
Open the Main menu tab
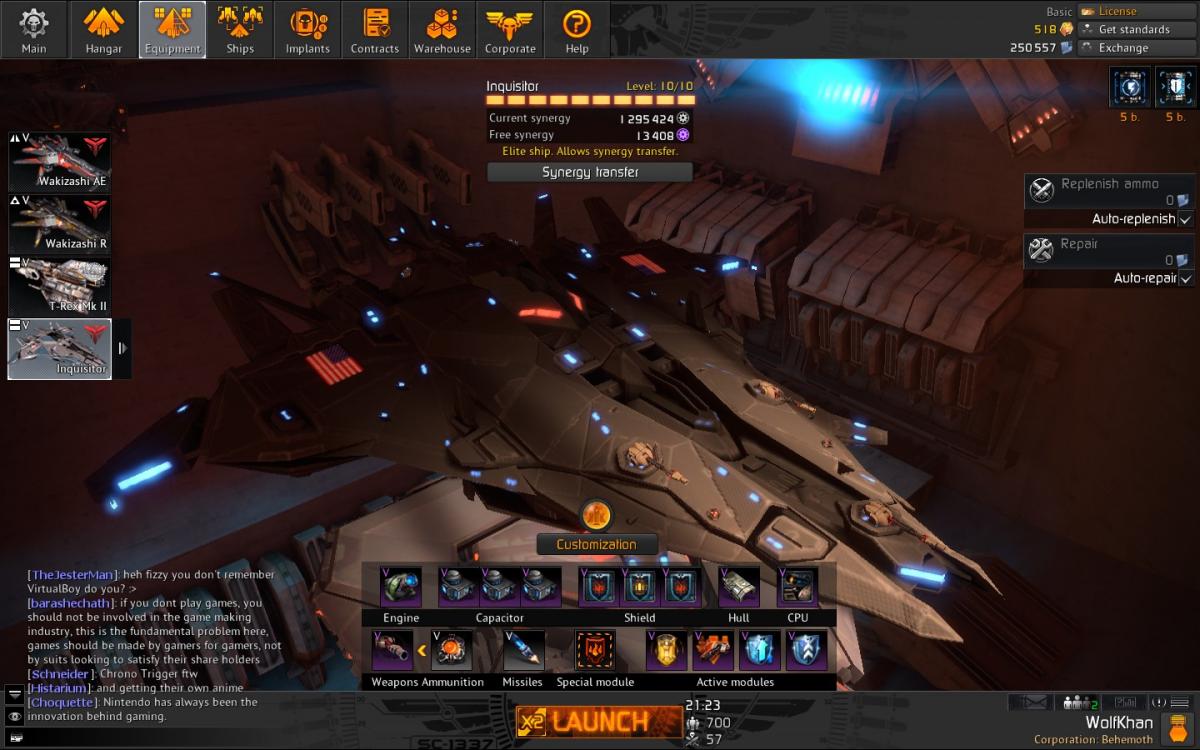[34, 30]
